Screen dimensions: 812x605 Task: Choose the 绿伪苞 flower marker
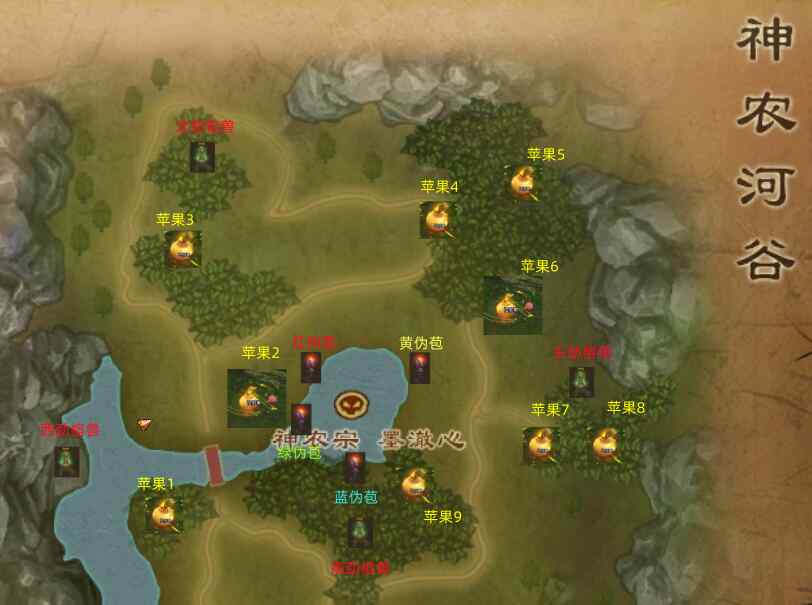[301, 419]
